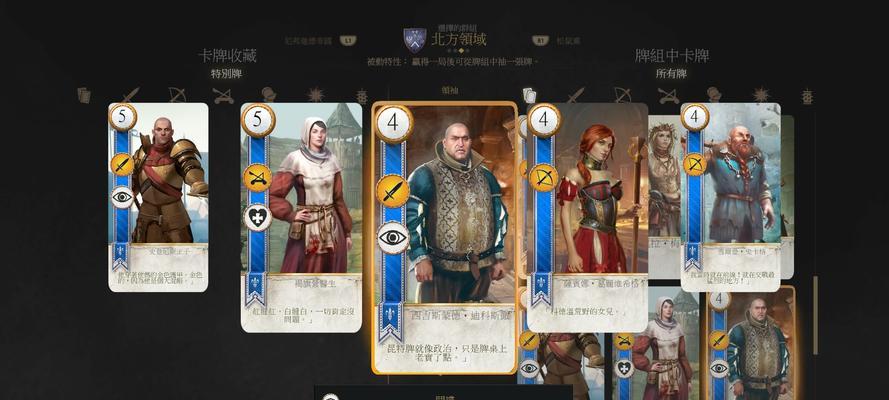
Task: Show hero cards in the card collection
Action: coord(269,95)
